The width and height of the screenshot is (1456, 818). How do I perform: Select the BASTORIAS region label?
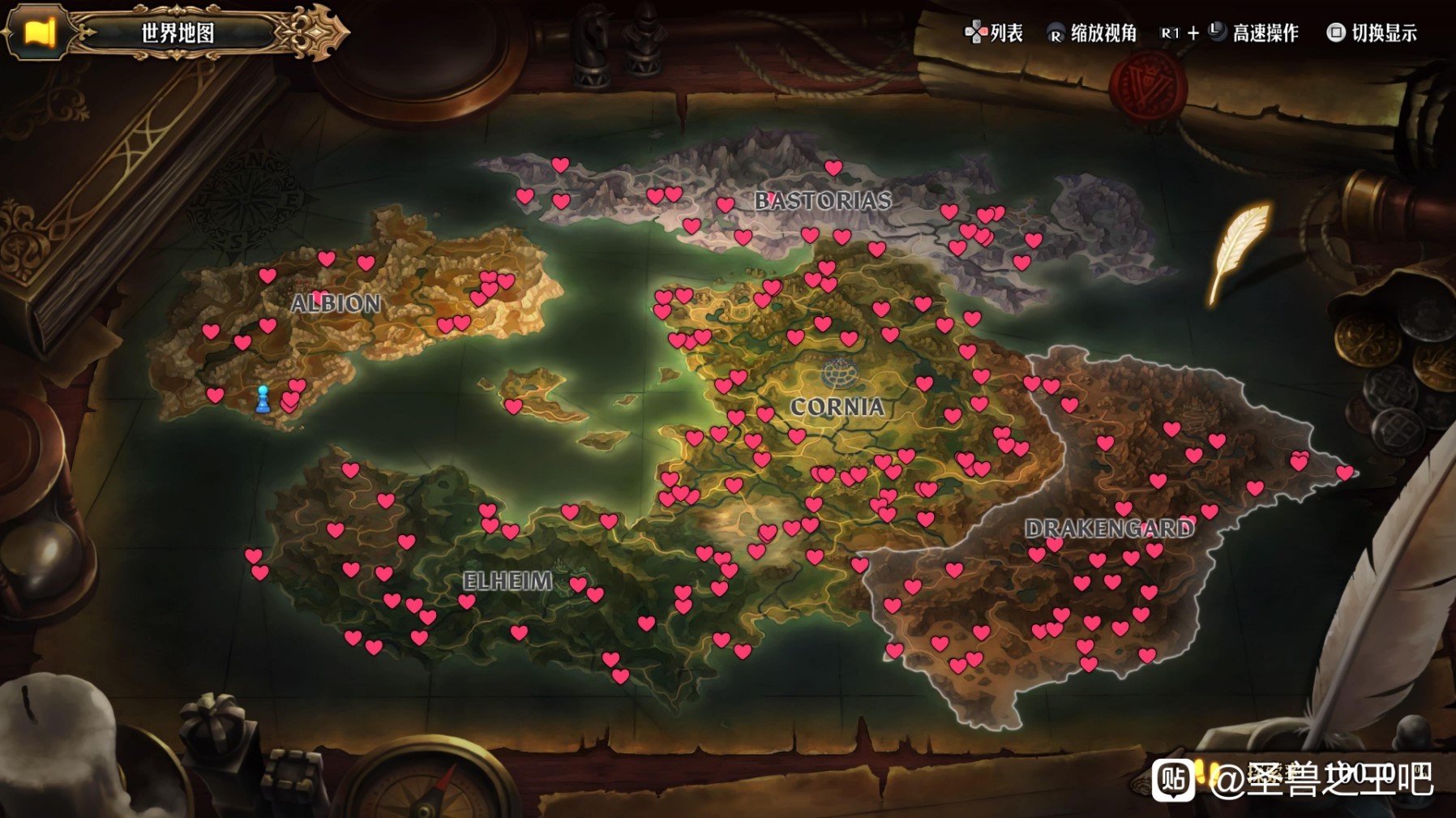(x=823, y=200)
